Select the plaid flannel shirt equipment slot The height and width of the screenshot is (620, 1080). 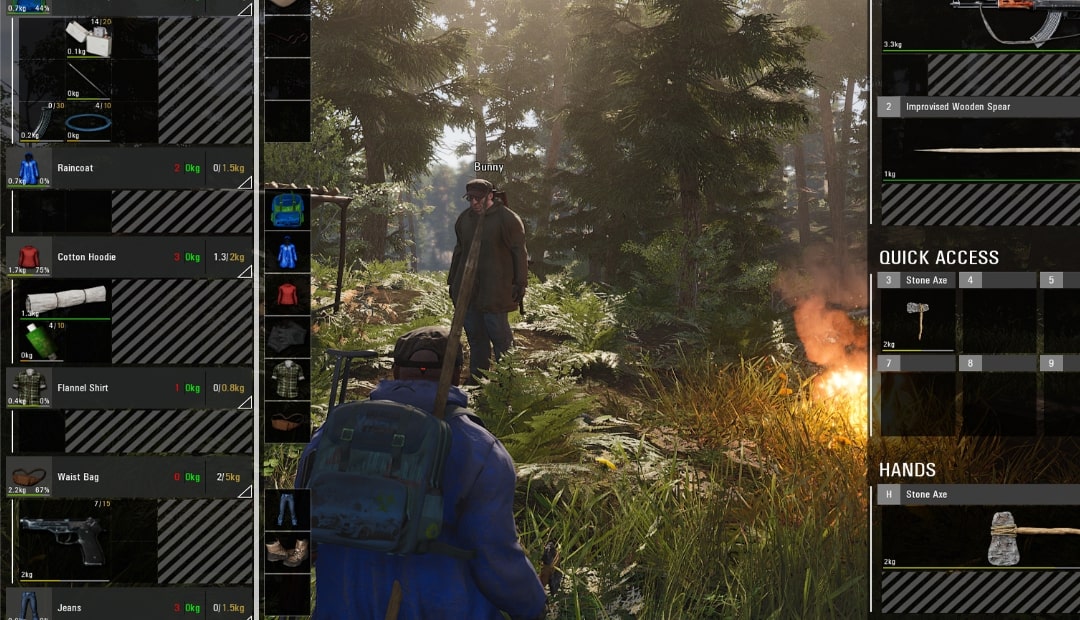287,379
